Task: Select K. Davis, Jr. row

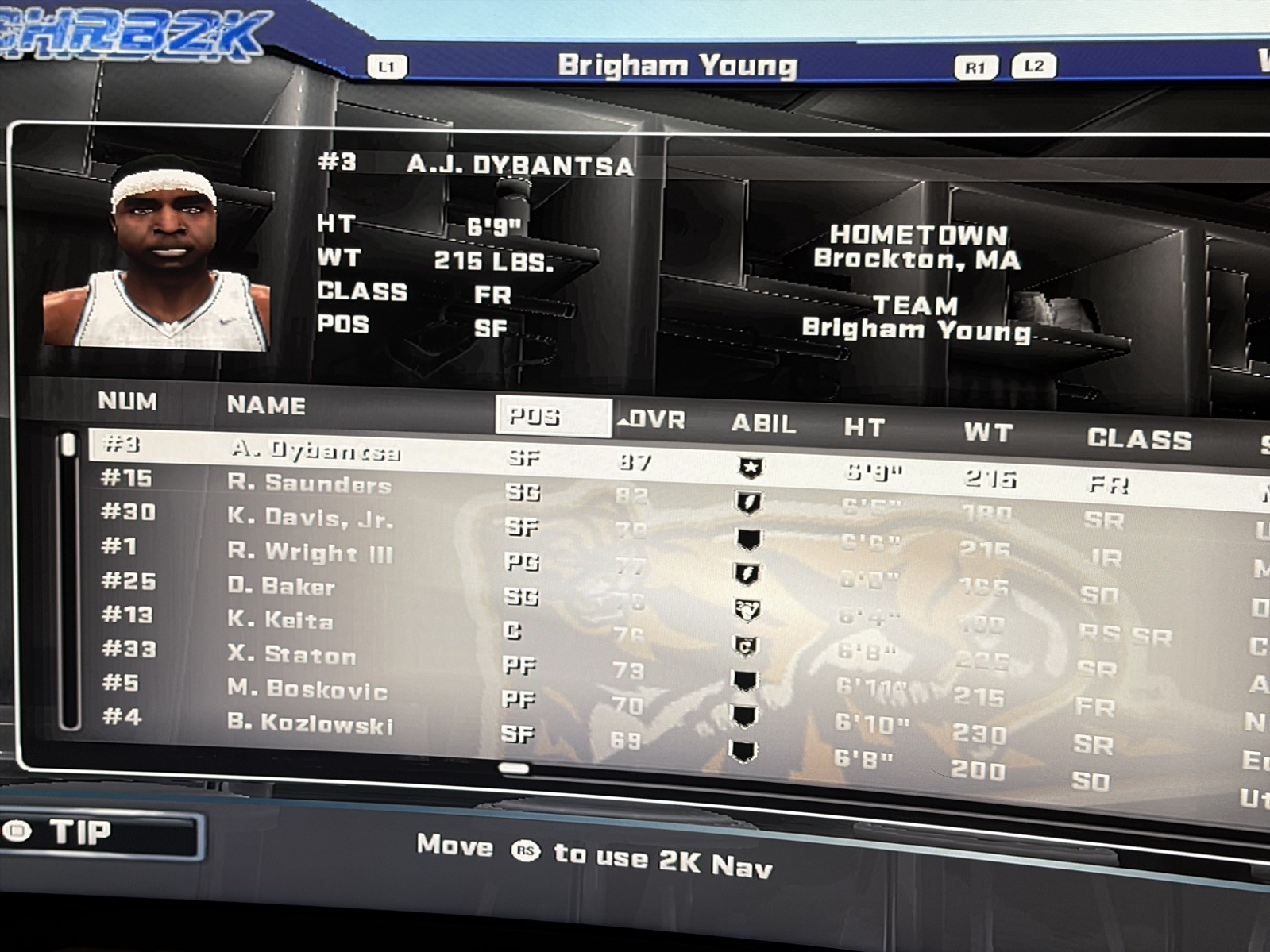Action: (x=310, y=518)
